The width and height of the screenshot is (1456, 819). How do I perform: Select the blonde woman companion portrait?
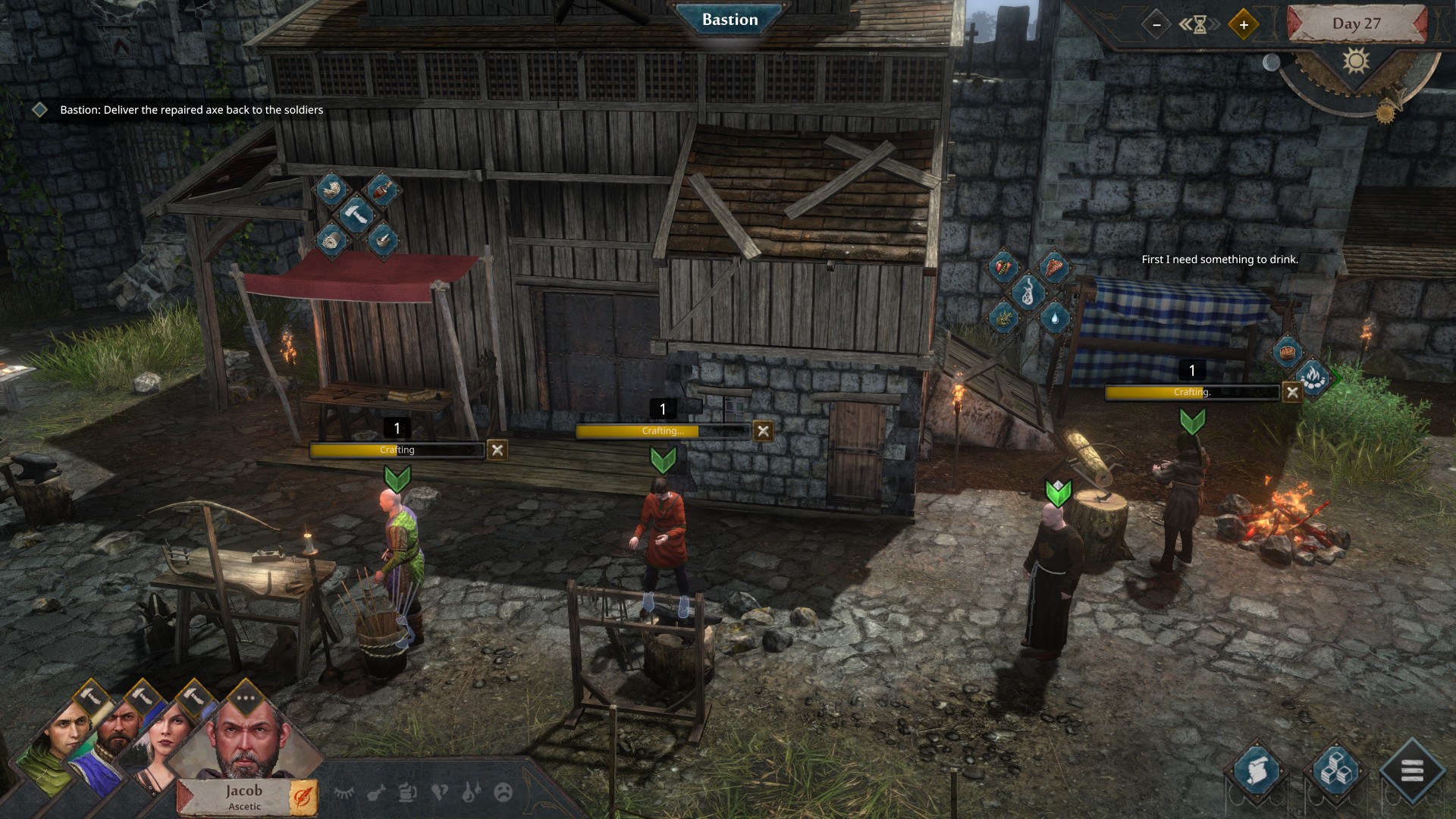tap(162, 739)
